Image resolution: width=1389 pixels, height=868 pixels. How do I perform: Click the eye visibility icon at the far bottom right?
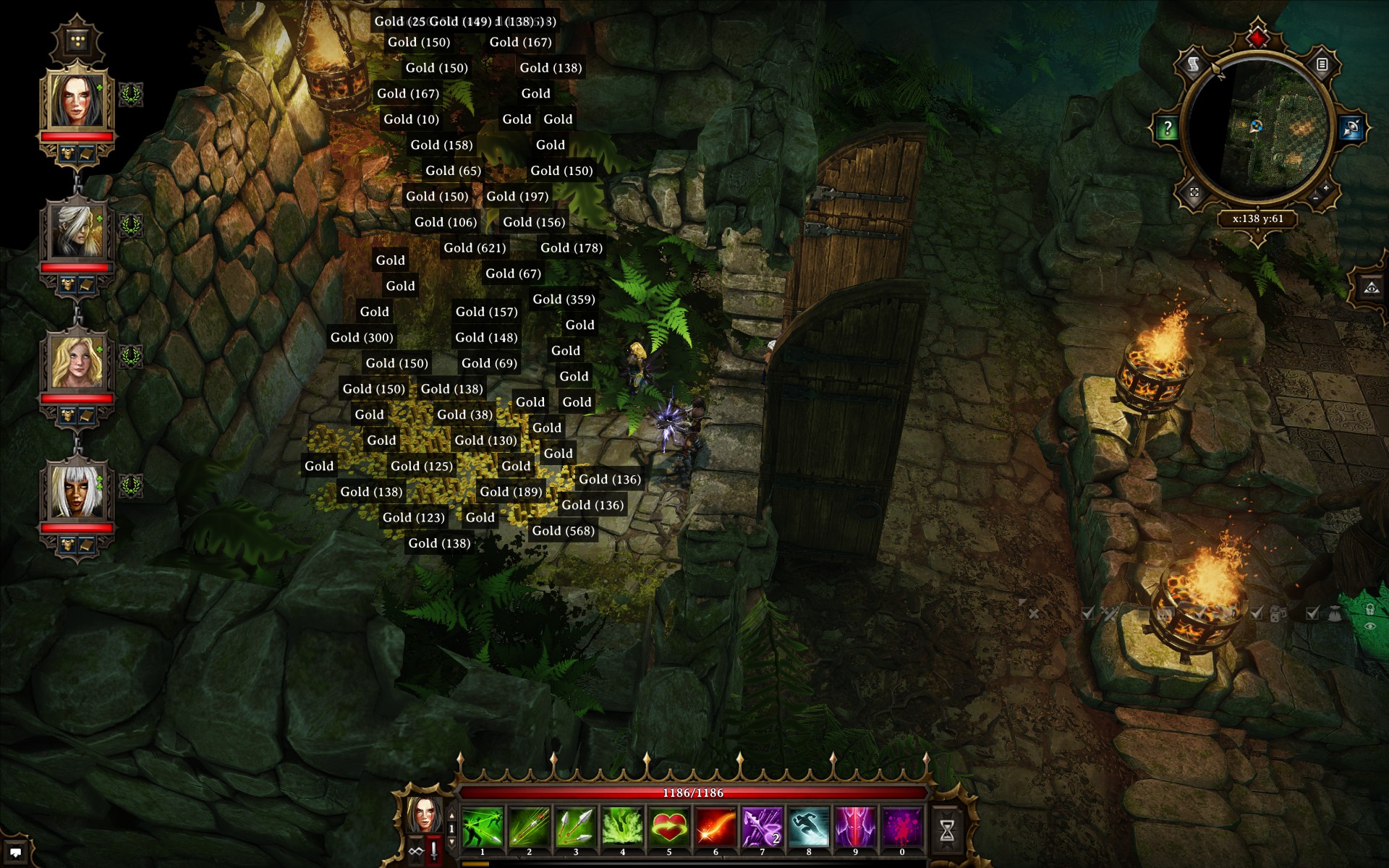coord(1372,626)
